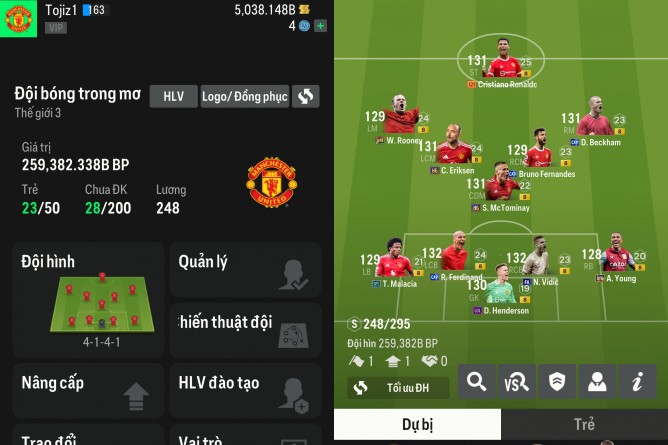
Task: Show squad info with the i button
Action: [637, 381]
